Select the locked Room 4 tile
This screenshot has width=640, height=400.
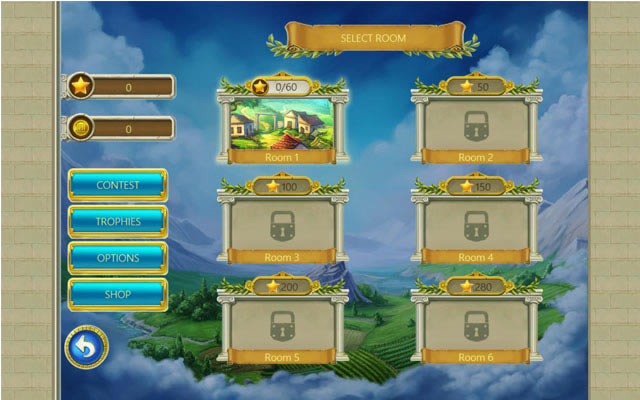476,225
